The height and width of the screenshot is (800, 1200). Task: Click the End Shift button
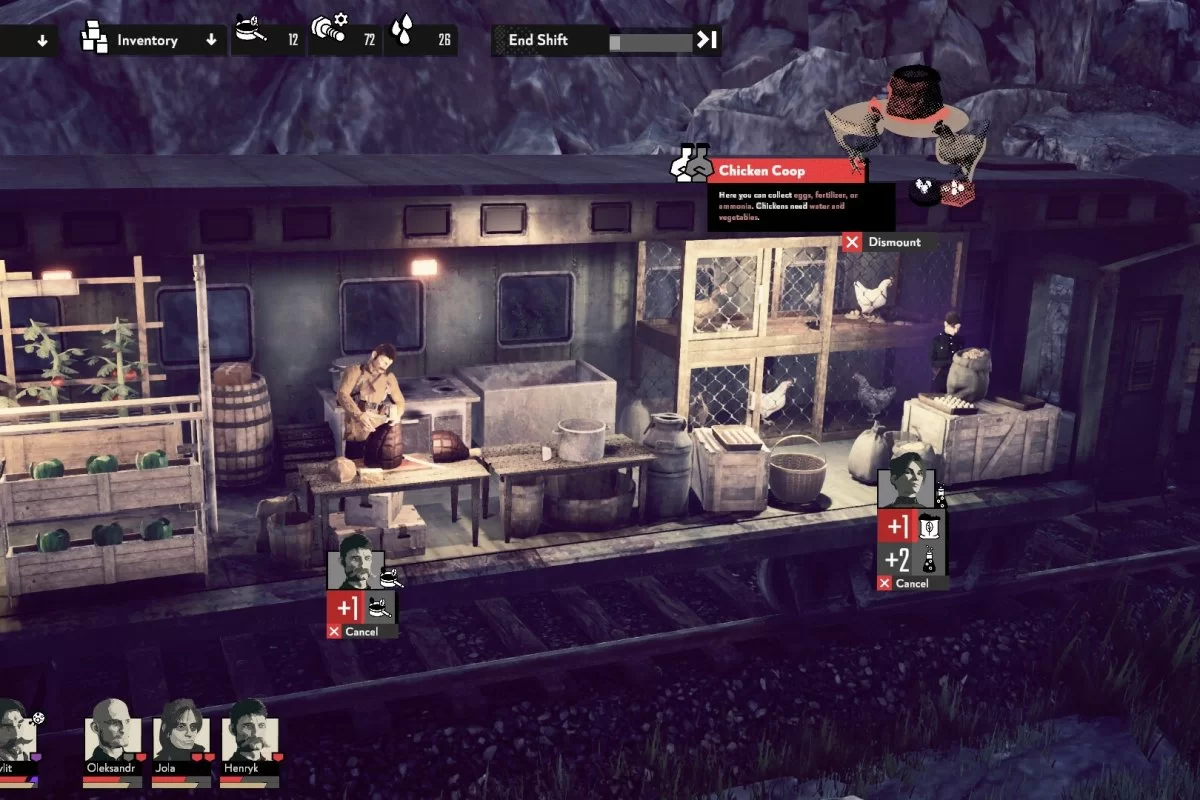coord(540,41)
